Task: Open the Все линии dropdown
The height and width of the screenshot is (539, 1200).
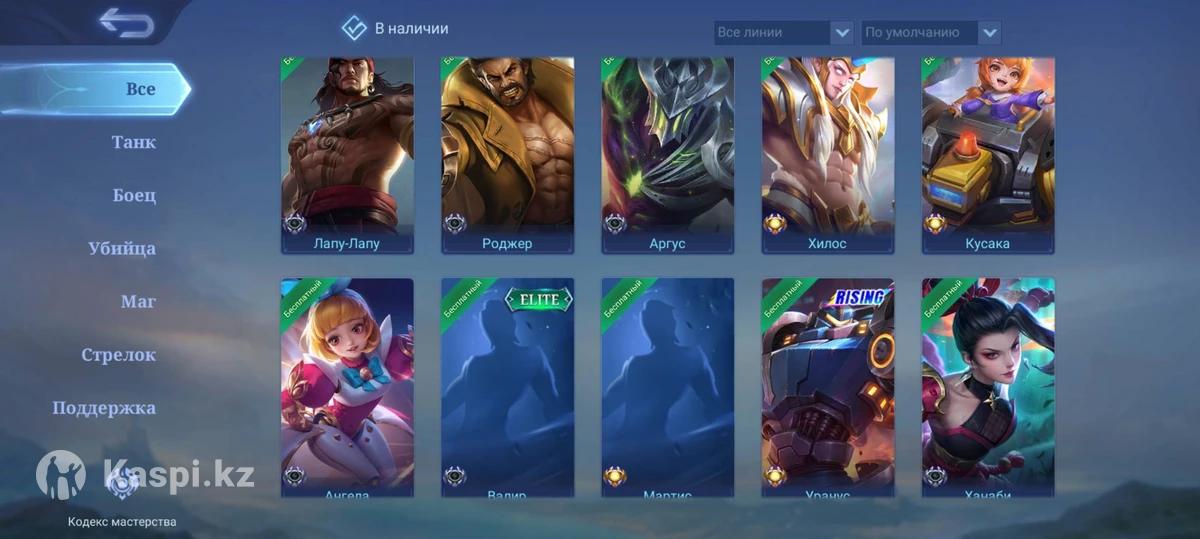Action: coord(784,33)
